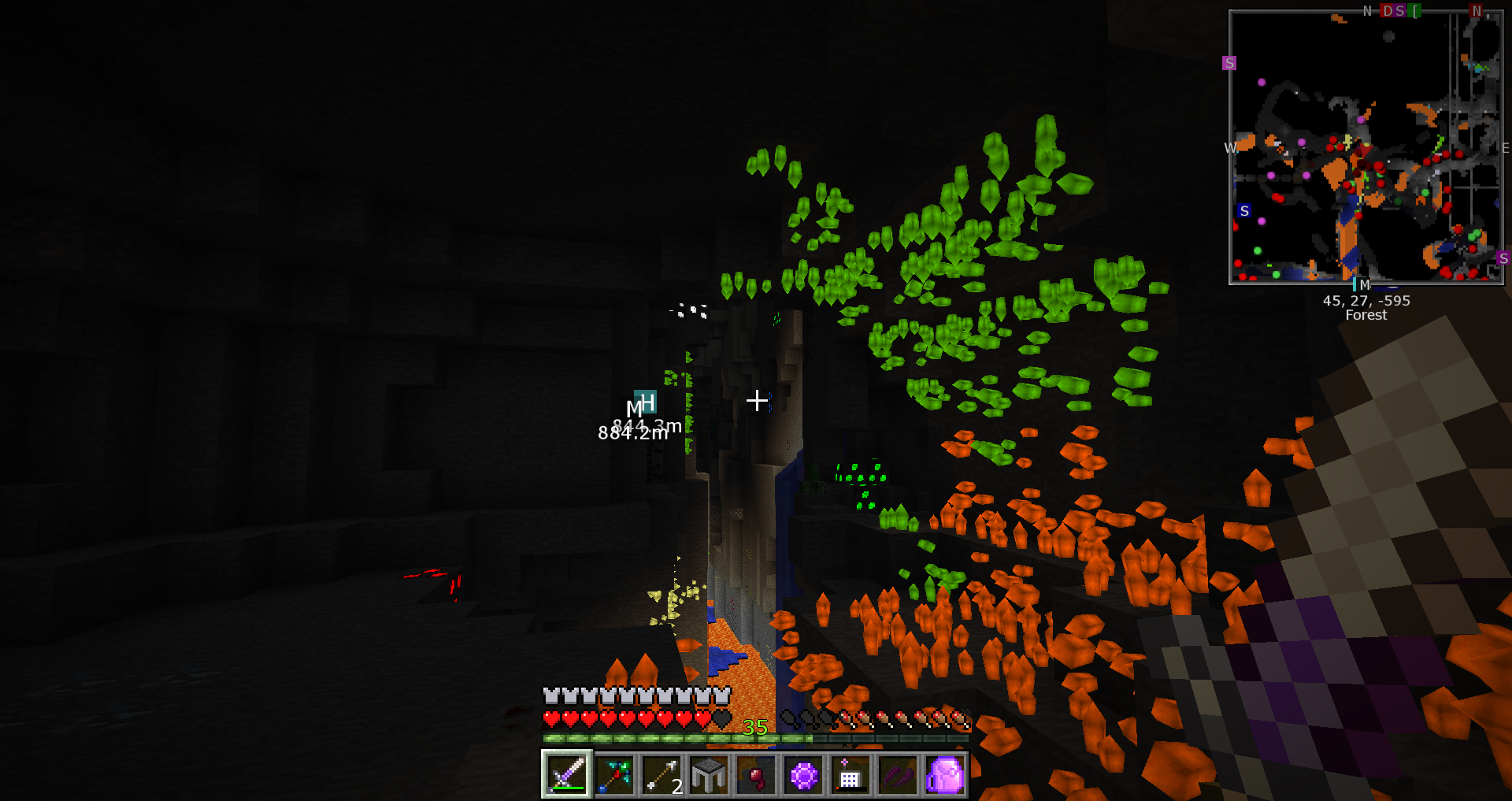Select the table item in hotbar slot 4

(x=710, y=776)
